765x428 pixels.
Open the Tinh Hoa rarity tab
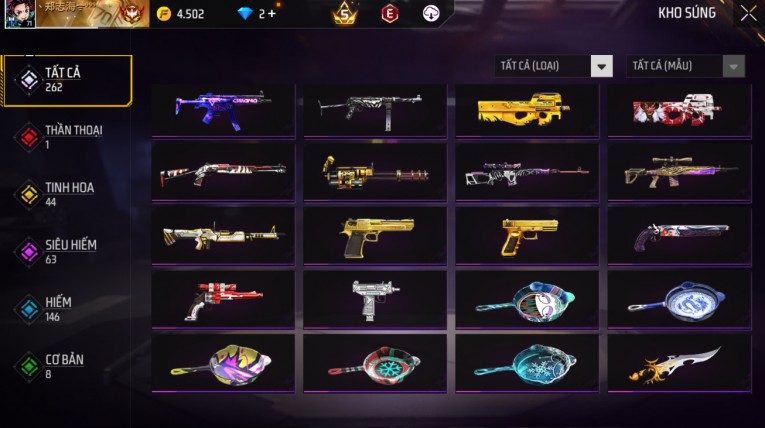(x=67, y=194)
